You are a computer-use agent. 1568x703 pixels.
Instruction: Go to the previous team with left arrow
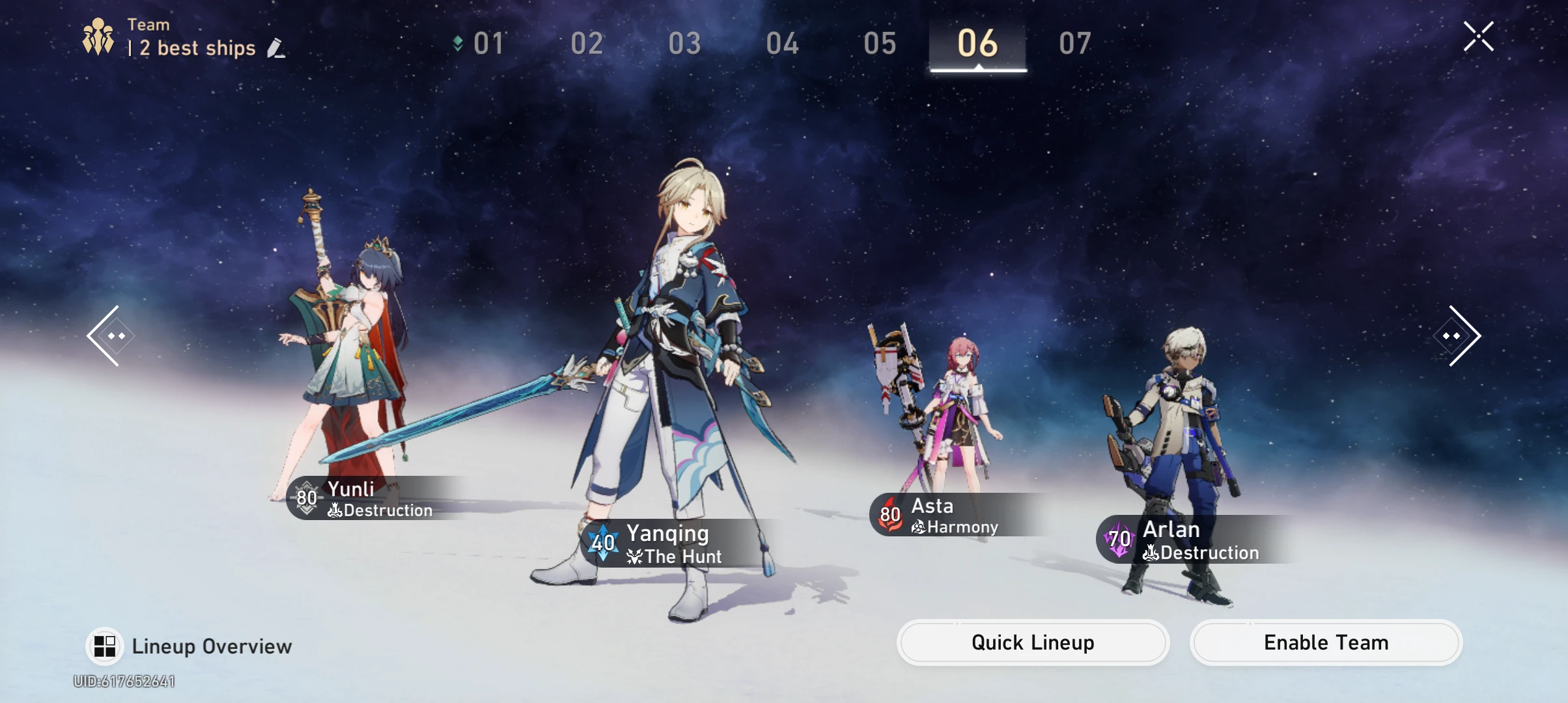tap(109, 336)
